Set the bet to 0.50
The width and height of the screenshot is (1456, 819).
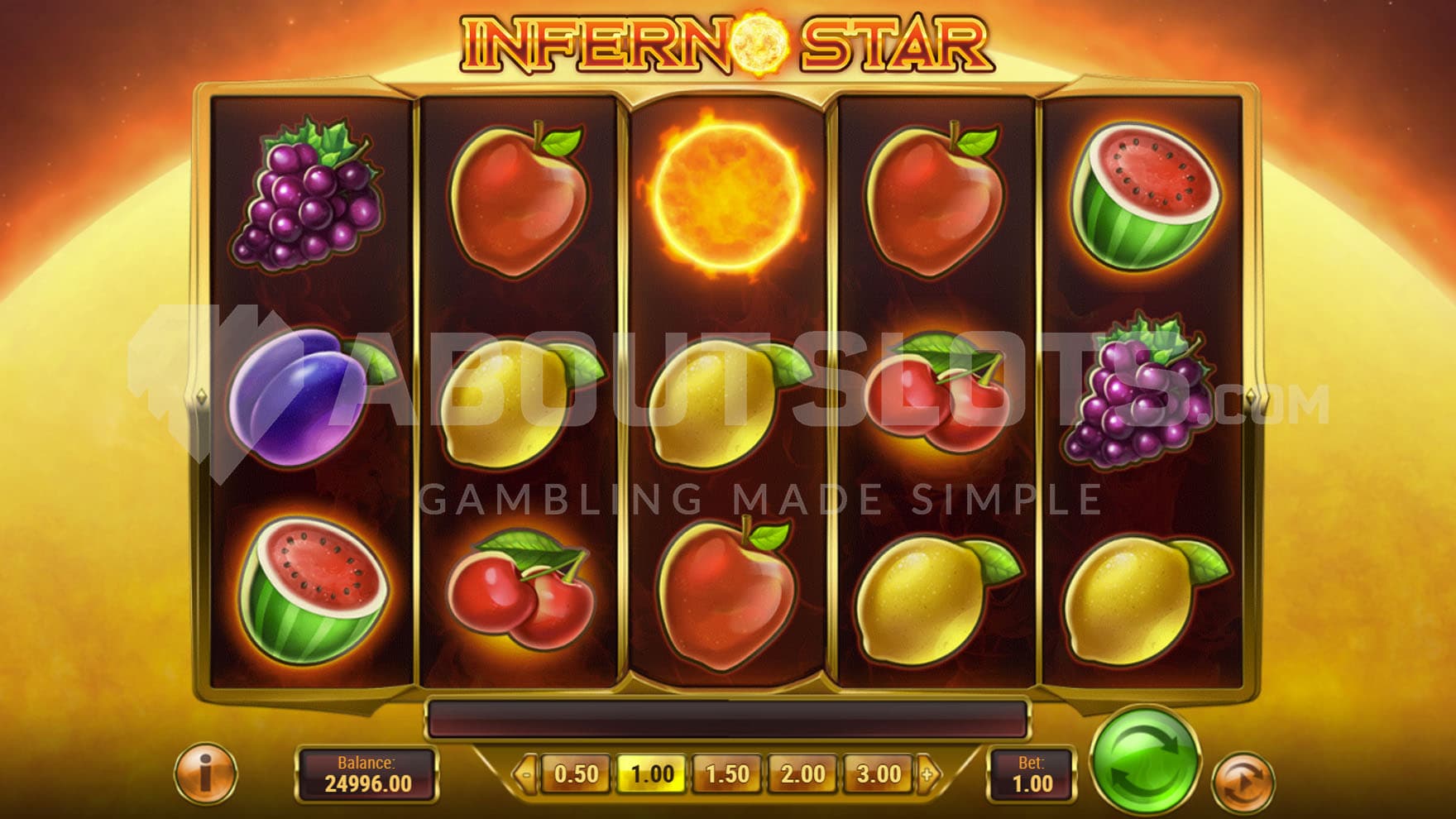[x=576, y=774]
